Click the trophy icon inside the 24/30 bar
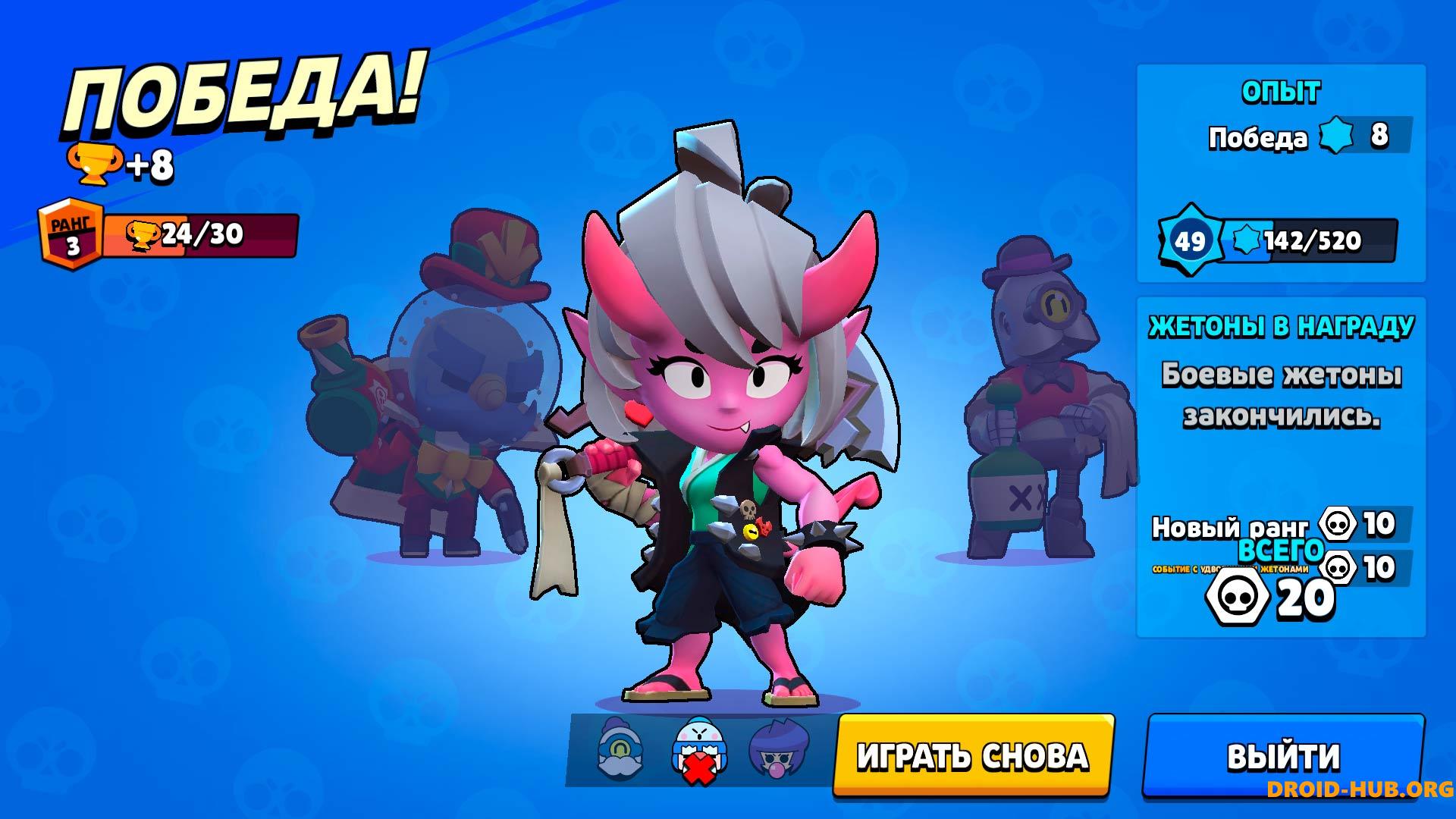 (145, 234)
